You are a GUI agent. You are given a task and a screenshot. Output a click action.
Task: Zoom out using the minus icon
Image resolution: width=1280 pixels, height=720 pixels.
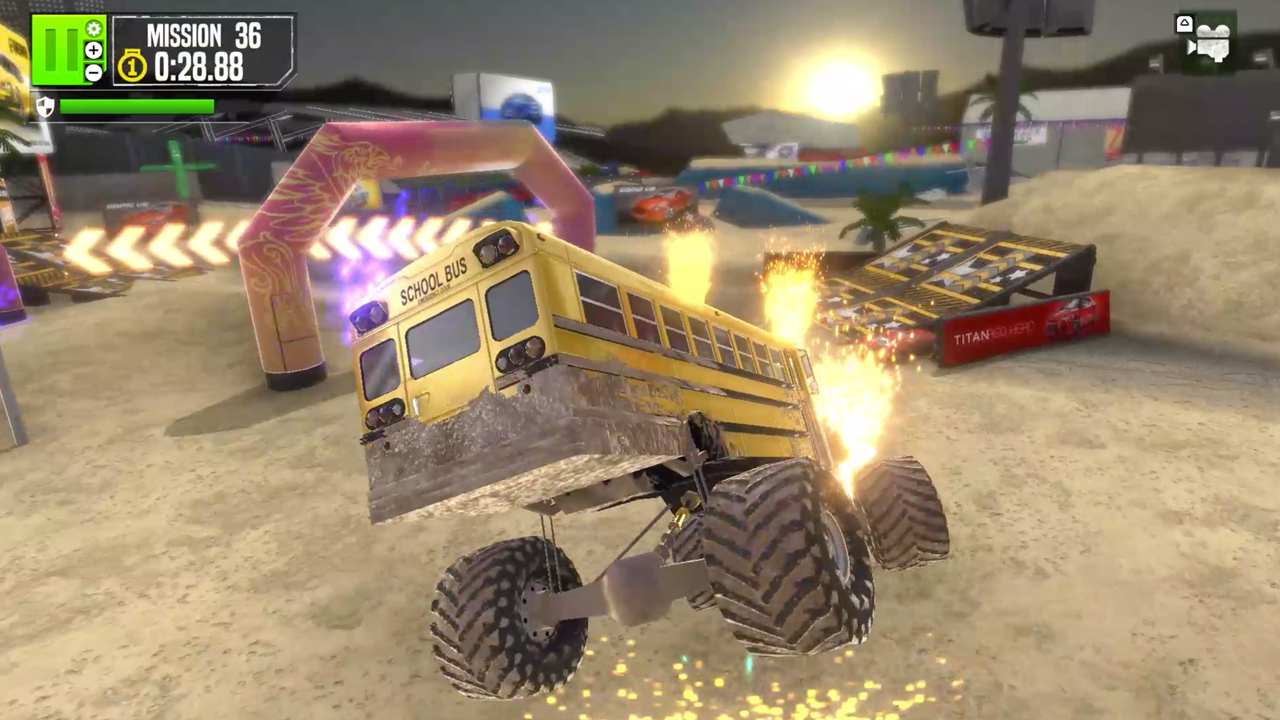pyautogui.click(x=93, y=70)
